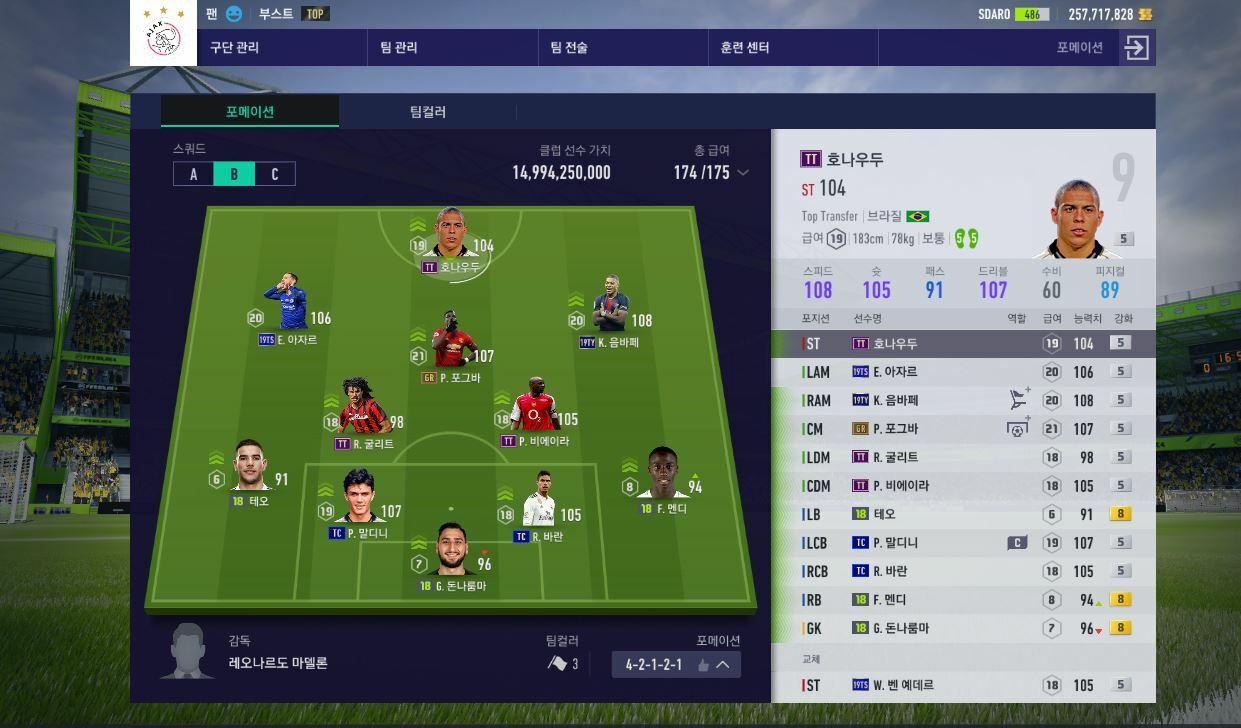The width and height of the screenshot is (1241, 728).
Task: Expand the 총 급여 dropdown arrow
Action: click(743, 173)
